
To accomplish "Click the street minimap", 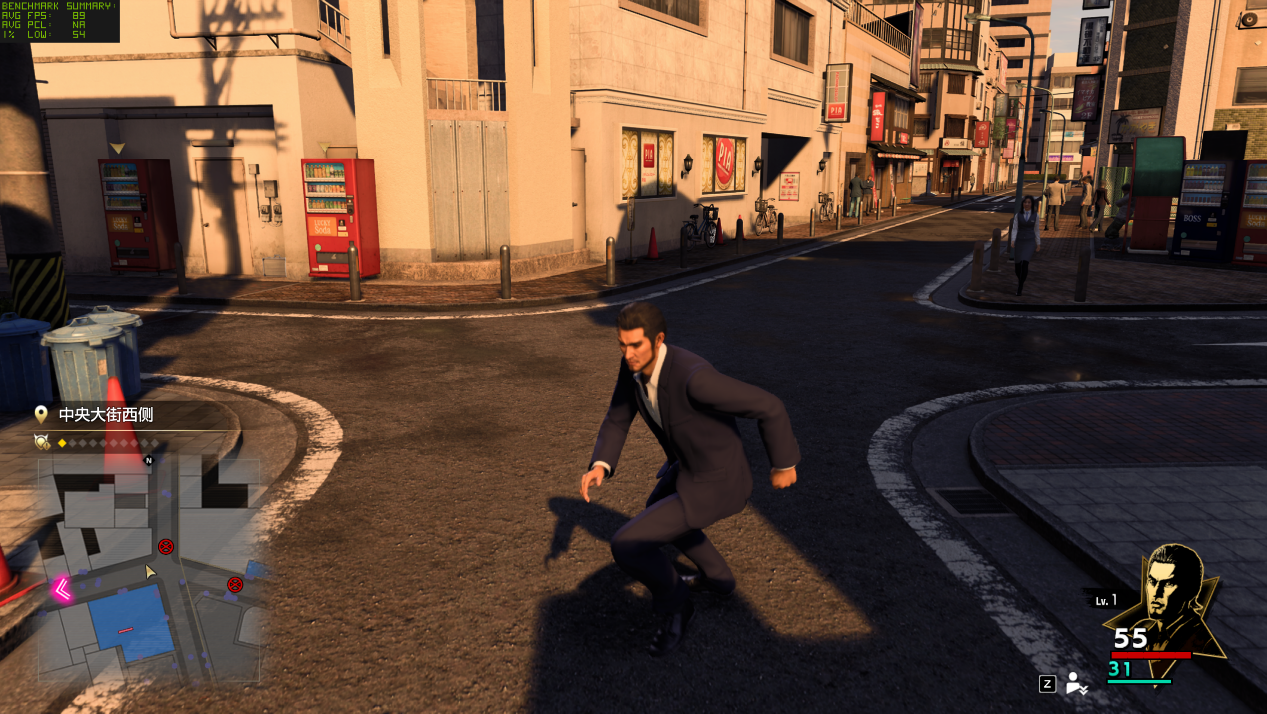I will click(x=150, y=568).
